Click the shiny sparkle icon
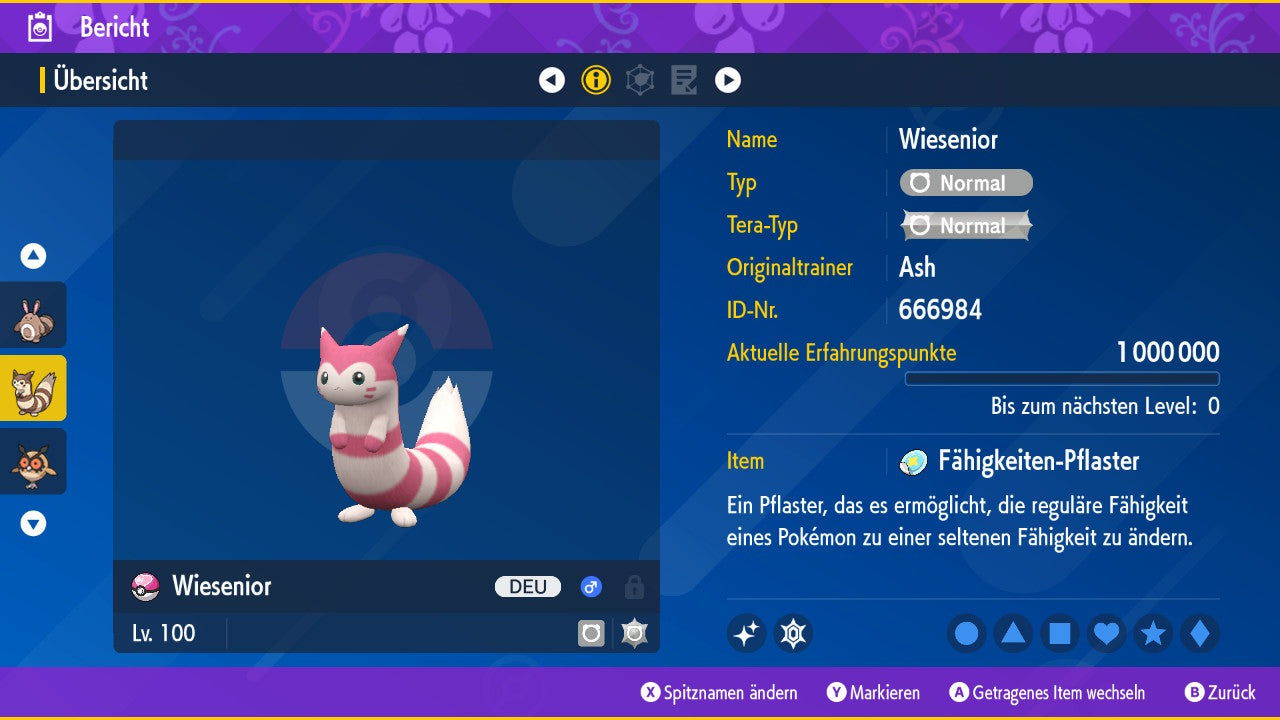 [x=746, y=634]
